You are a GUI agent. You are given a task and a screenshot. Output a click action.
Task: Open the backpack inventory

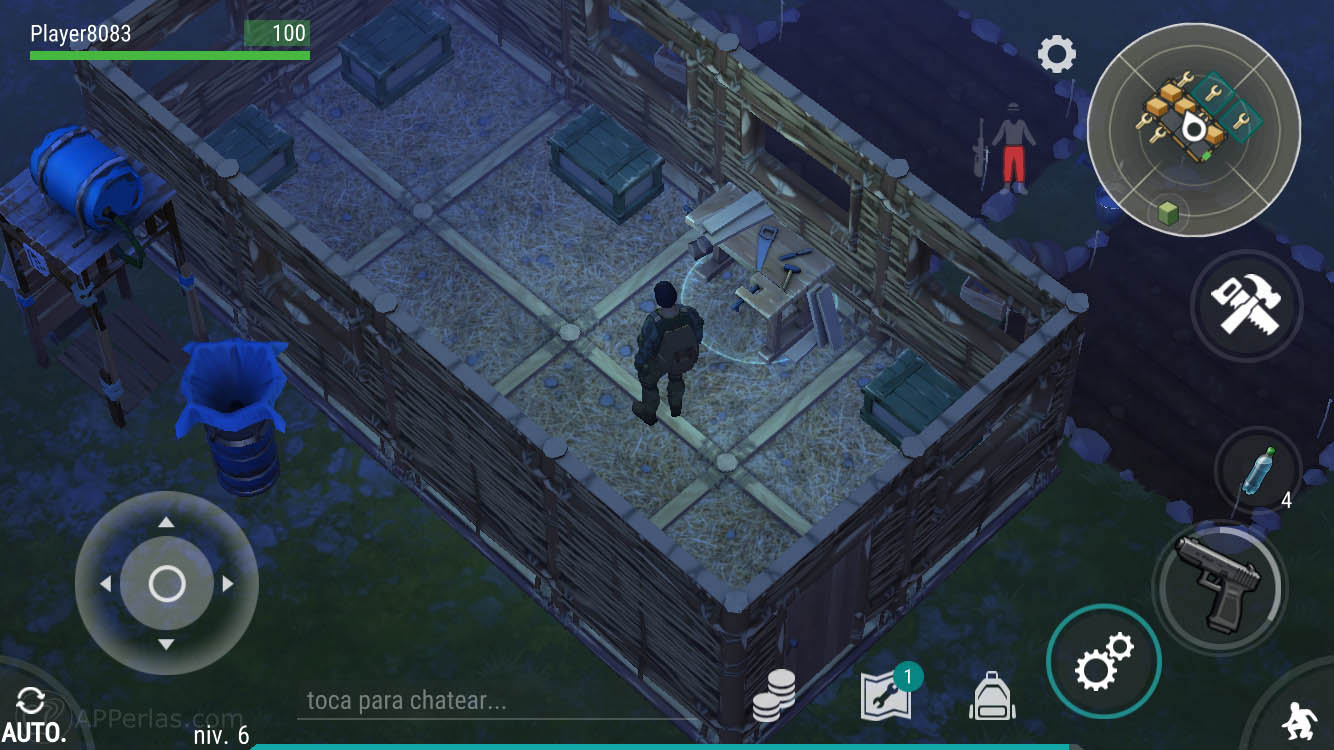[x=992, y=696]
